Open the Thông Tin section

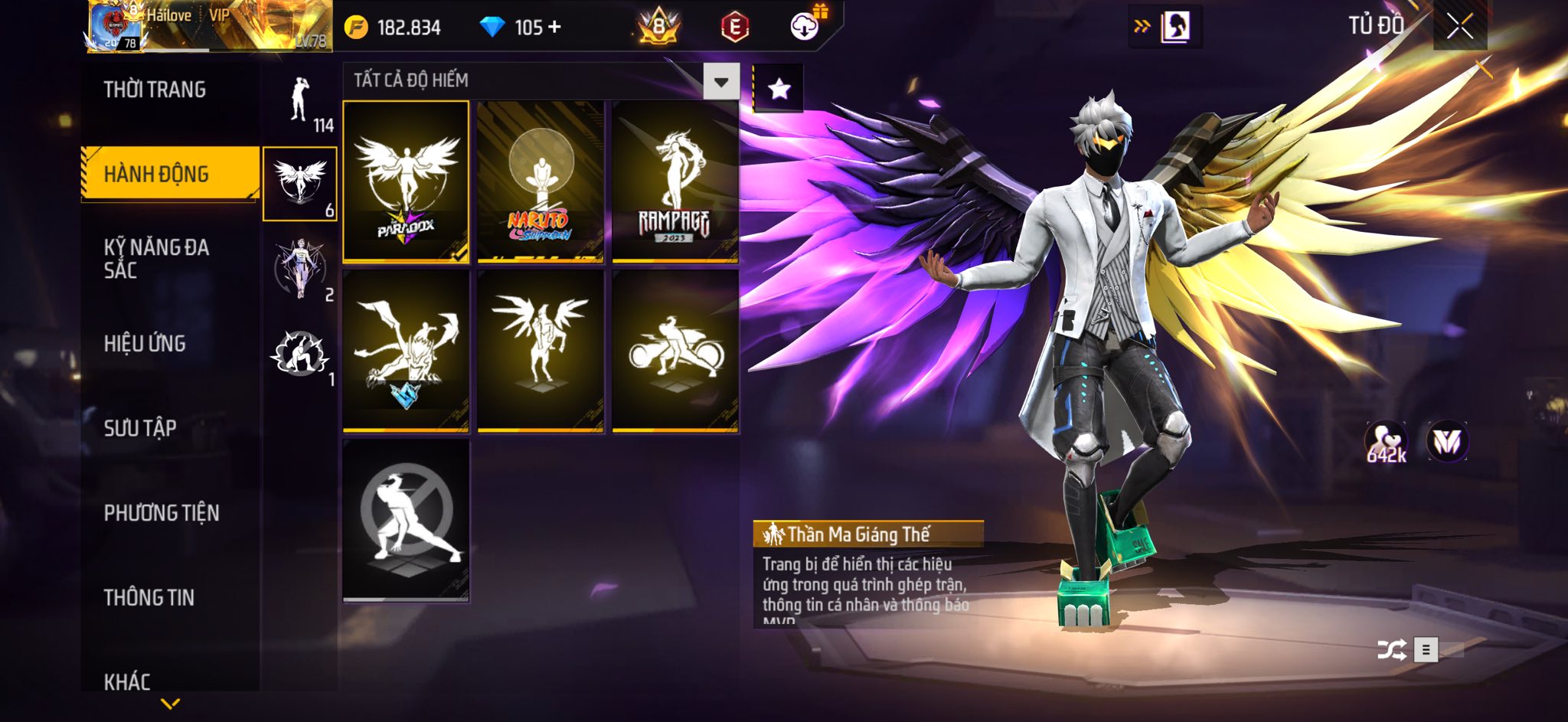click(x=149, y=596)
